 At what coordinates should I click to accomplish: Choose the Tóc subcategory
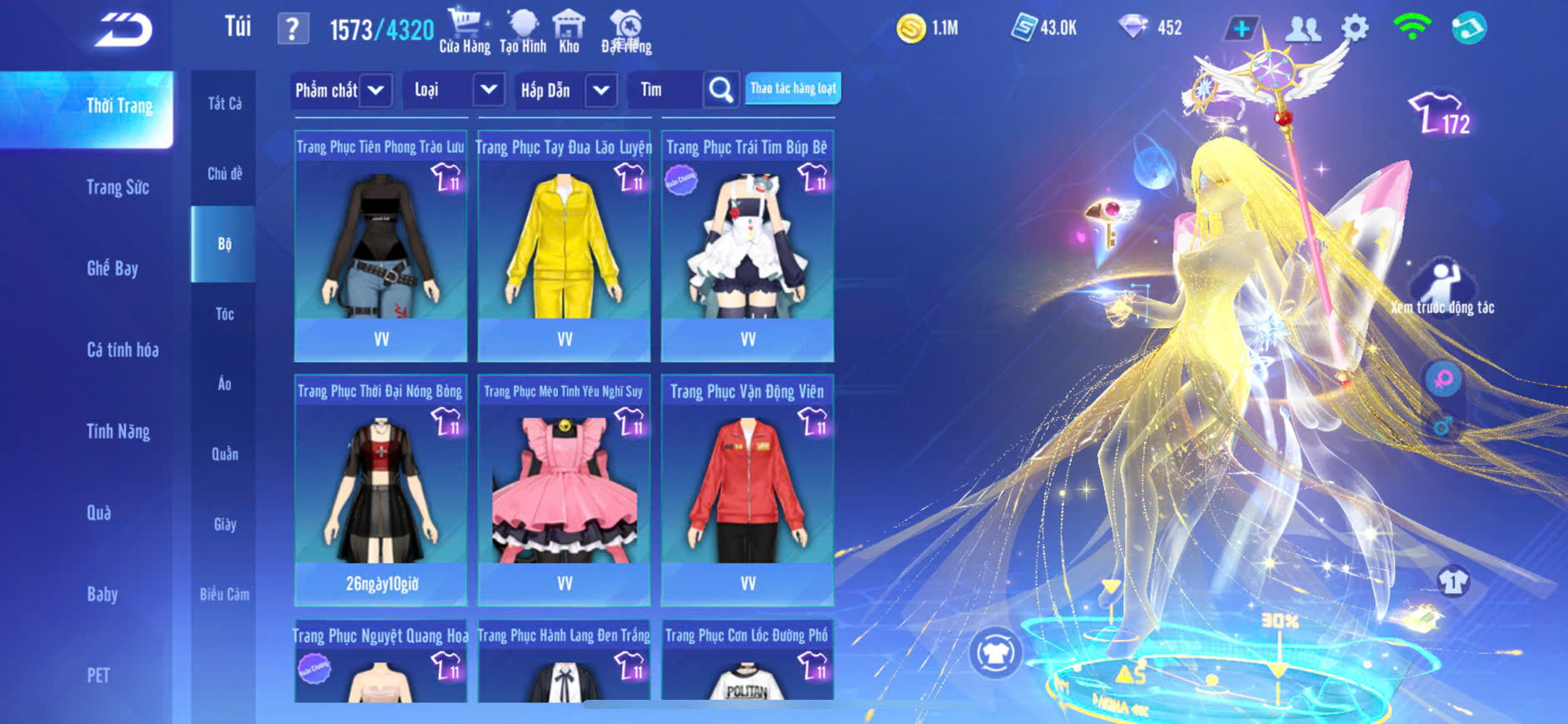click(224, 314)
